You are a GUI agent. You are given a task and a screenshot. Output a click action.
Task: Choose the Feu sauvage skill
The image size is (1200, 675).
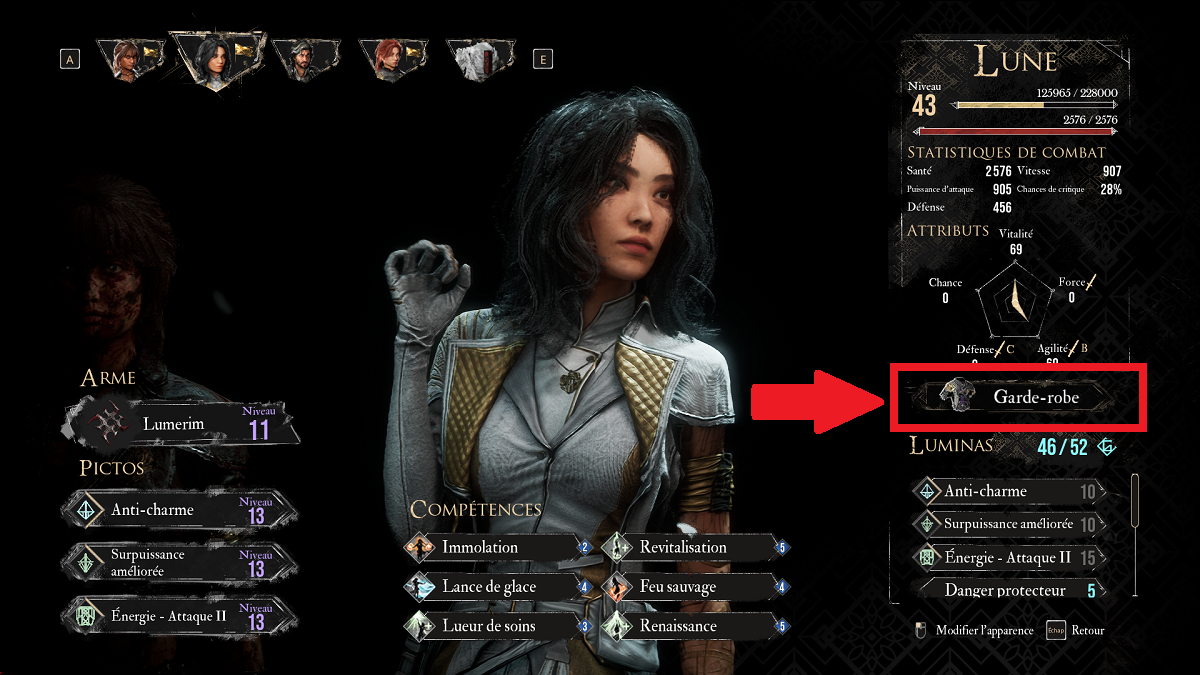click(x=690, y=587)
